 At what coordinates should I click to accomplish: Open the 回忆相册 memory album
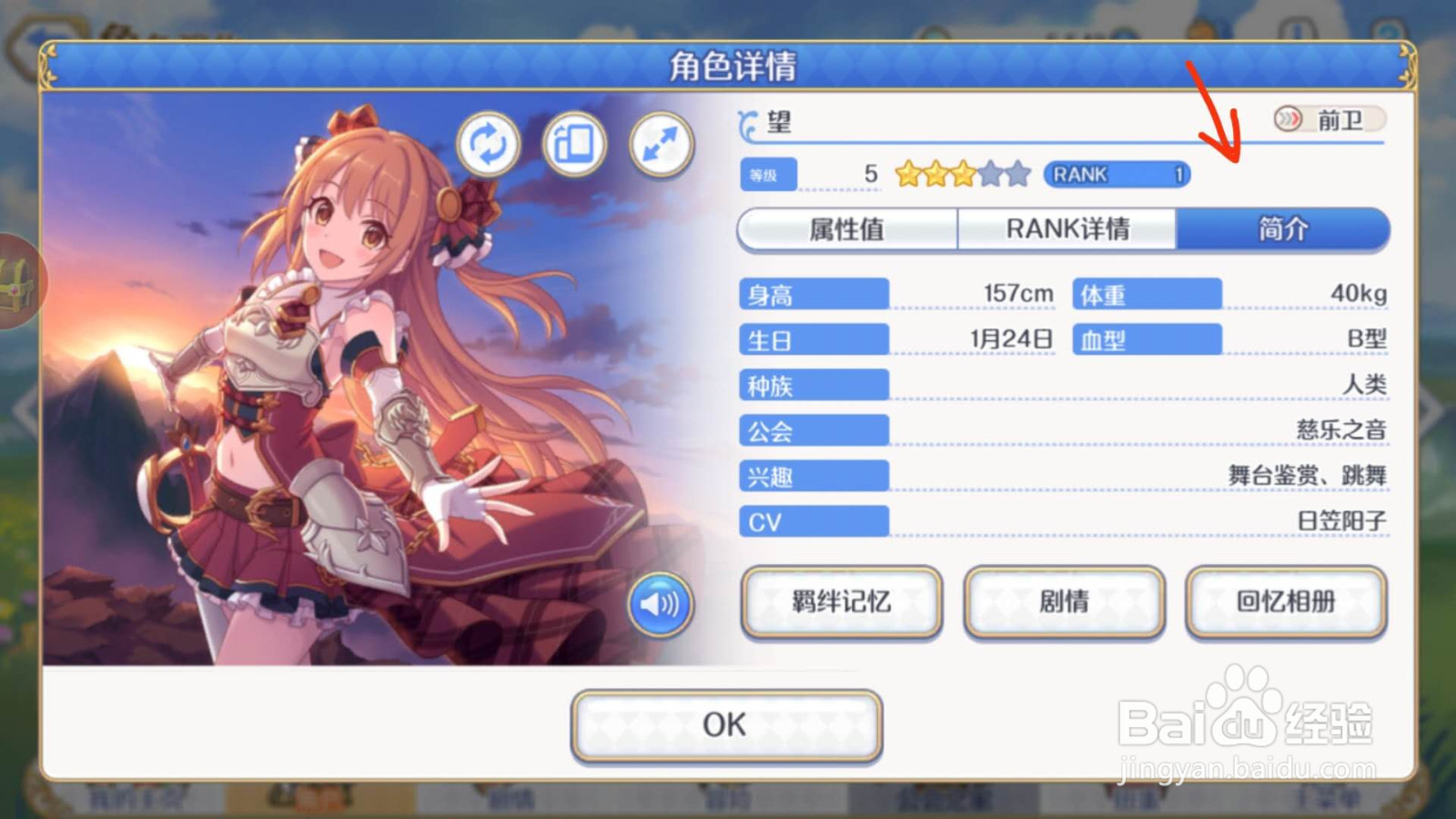1285,602
